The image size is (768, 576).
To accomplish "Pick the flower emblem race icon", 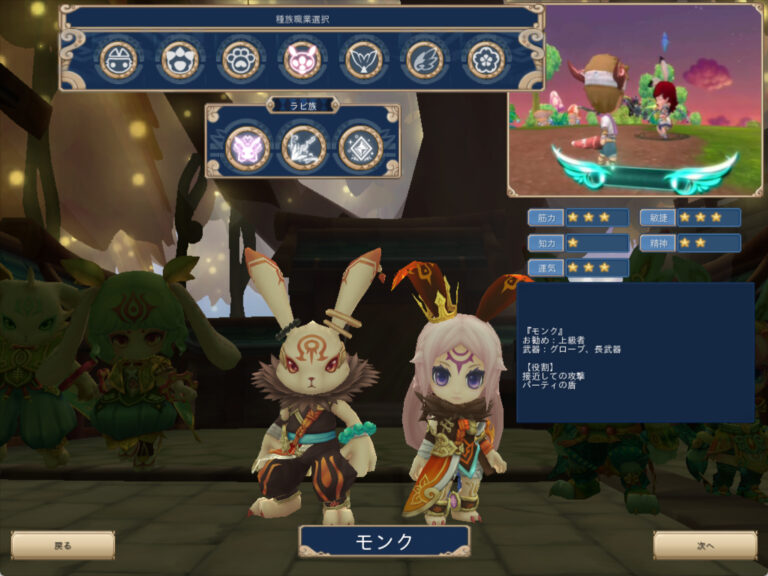I will coord(487,60).
